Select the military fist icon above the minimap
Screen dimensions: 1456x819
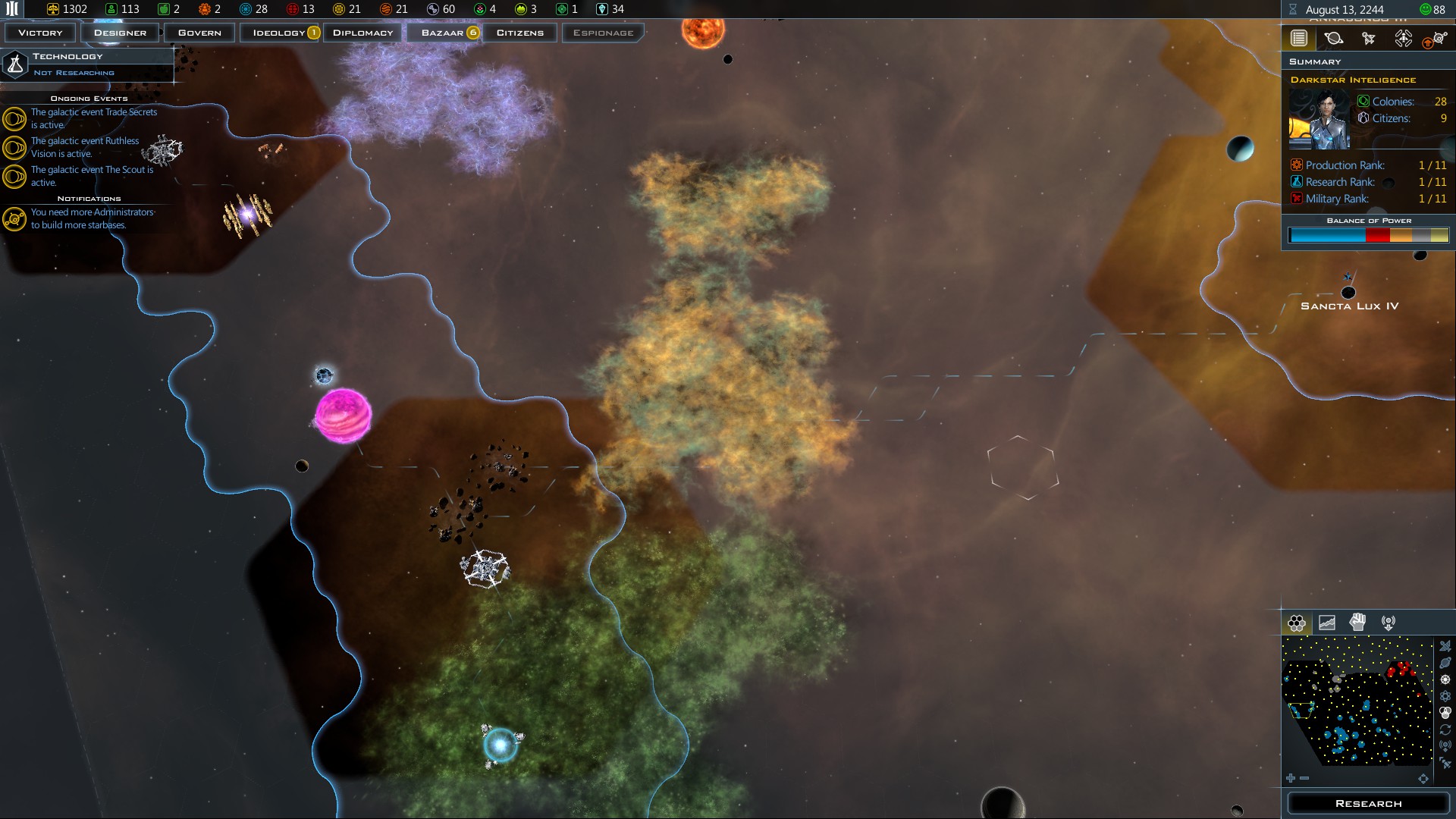1357,623
